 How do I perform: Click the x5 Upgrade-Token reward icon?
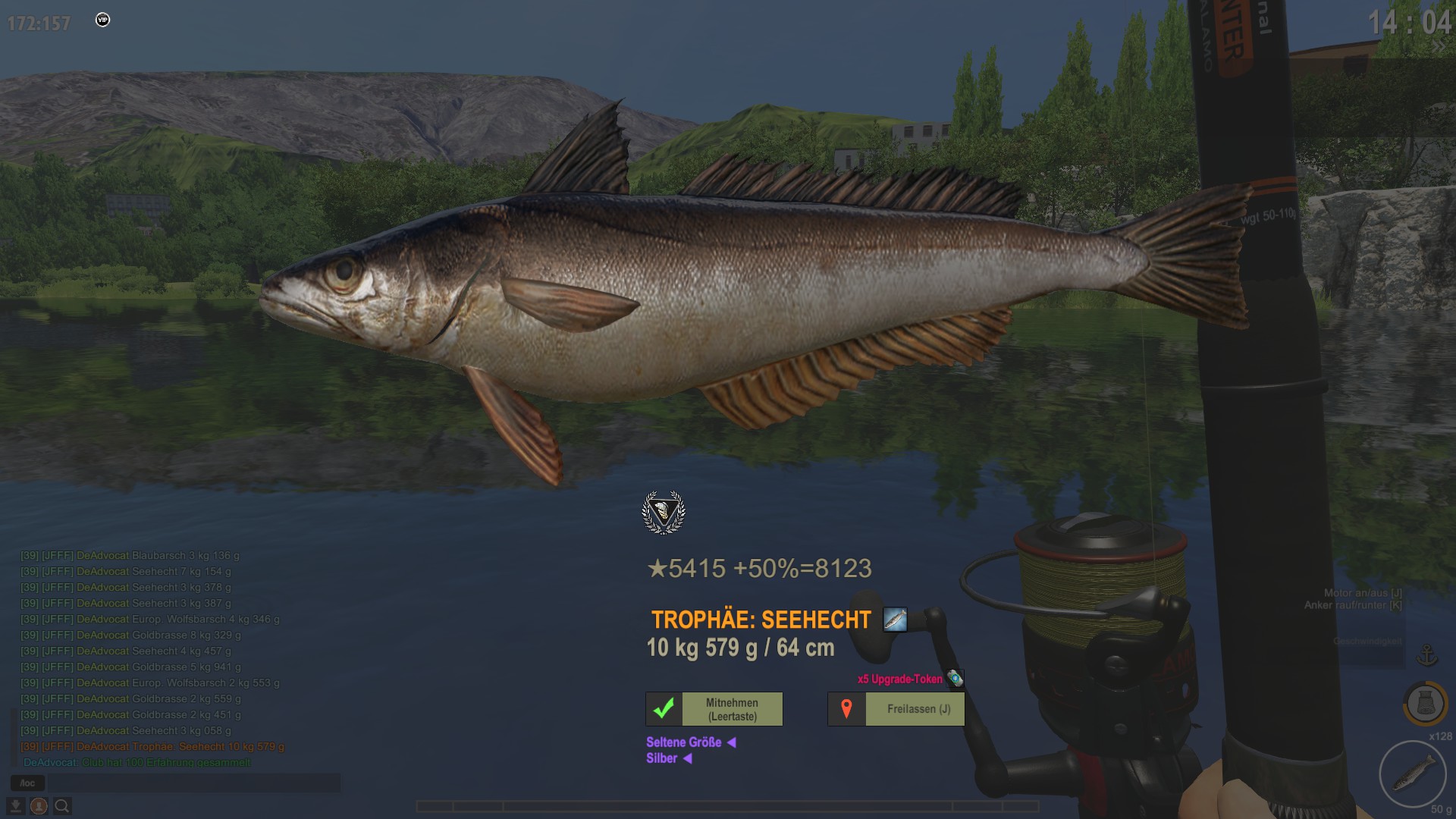click(955, 679)
